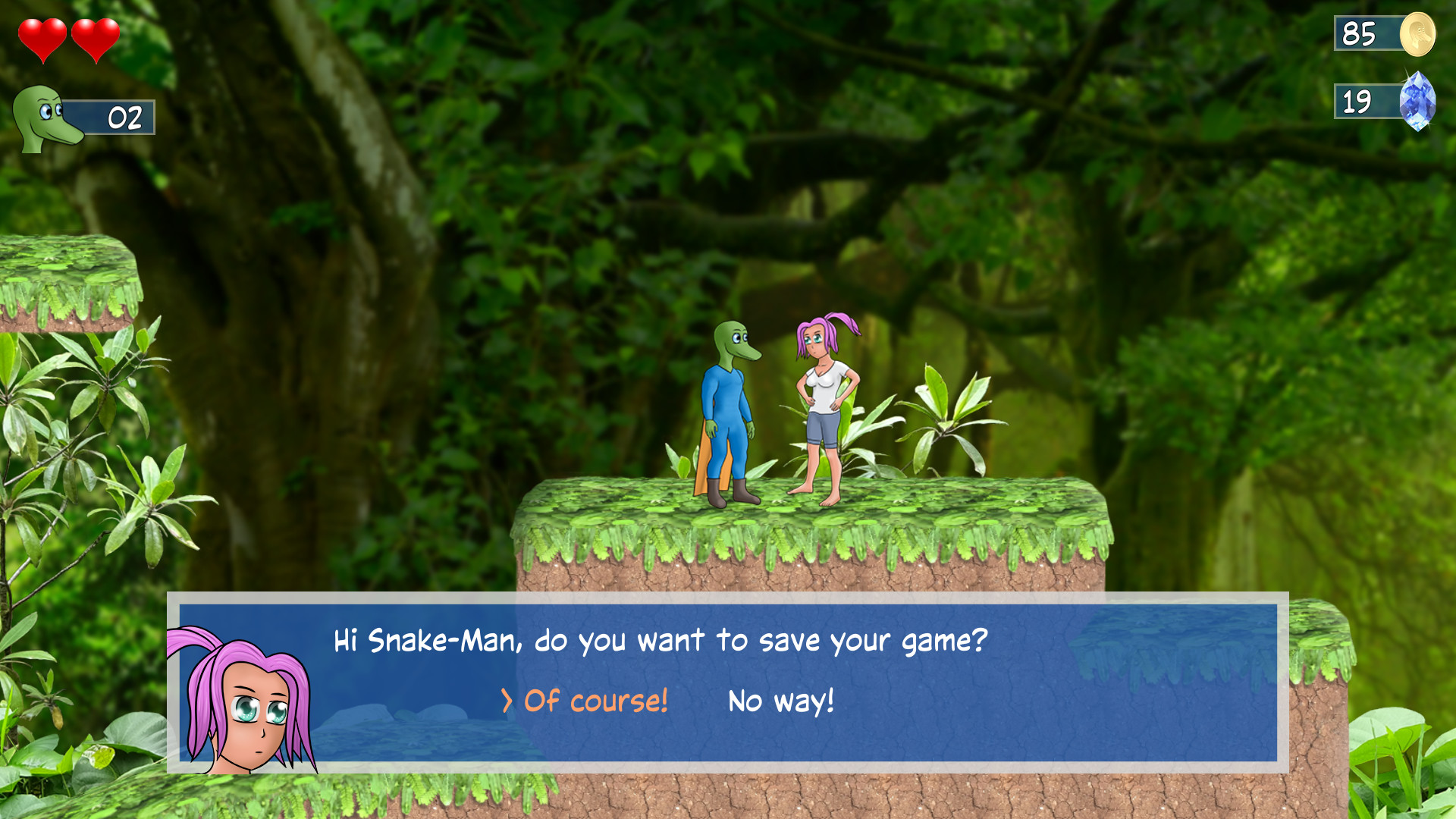Click the gold coin currency icon
This screenshot has height=819, width=1456.
coord(1420,34)
